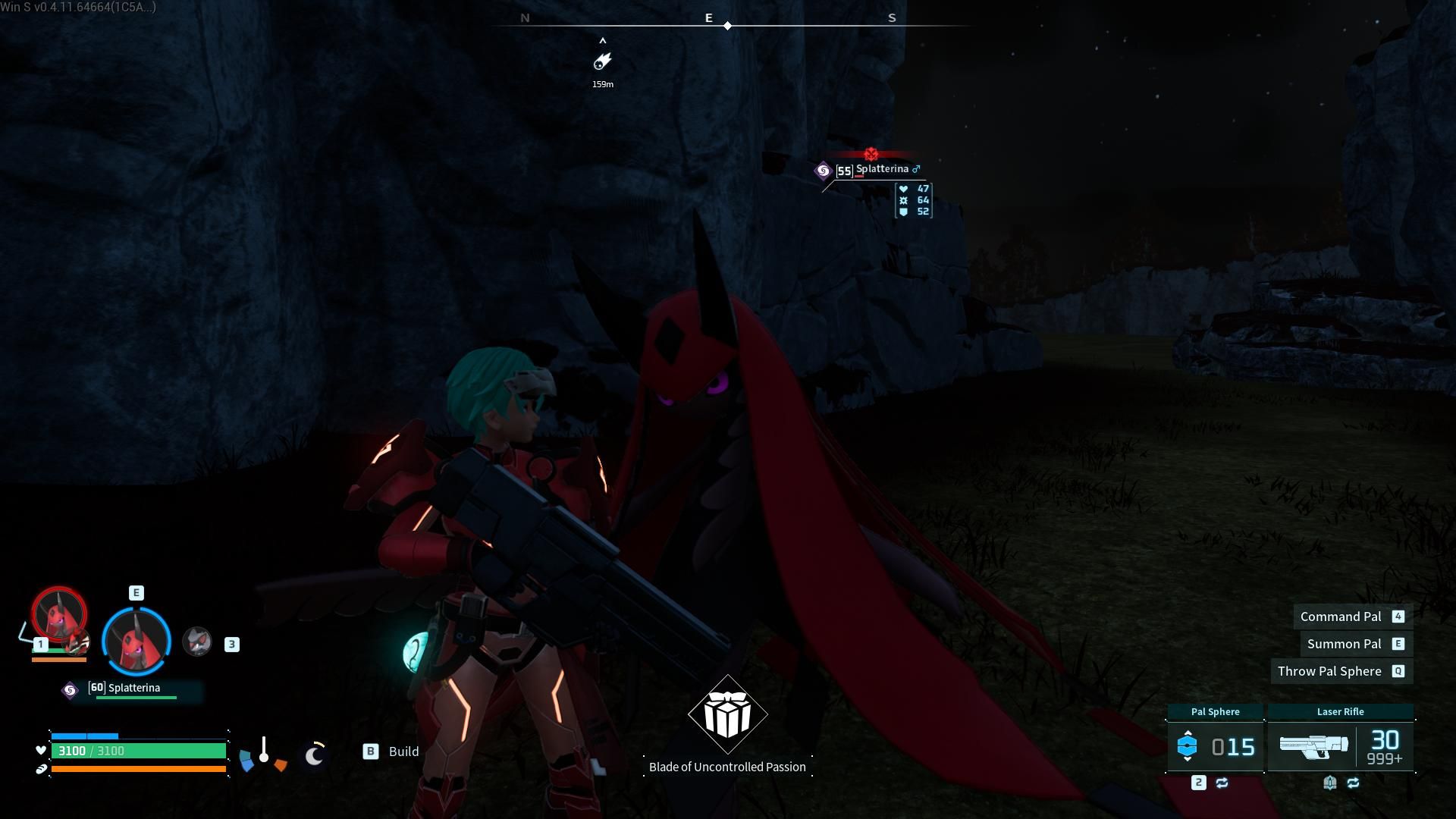The image size is (1456, 819).
Task: Toggle the ammo type selector under the rifle
Action: [x=1329, y=783]
